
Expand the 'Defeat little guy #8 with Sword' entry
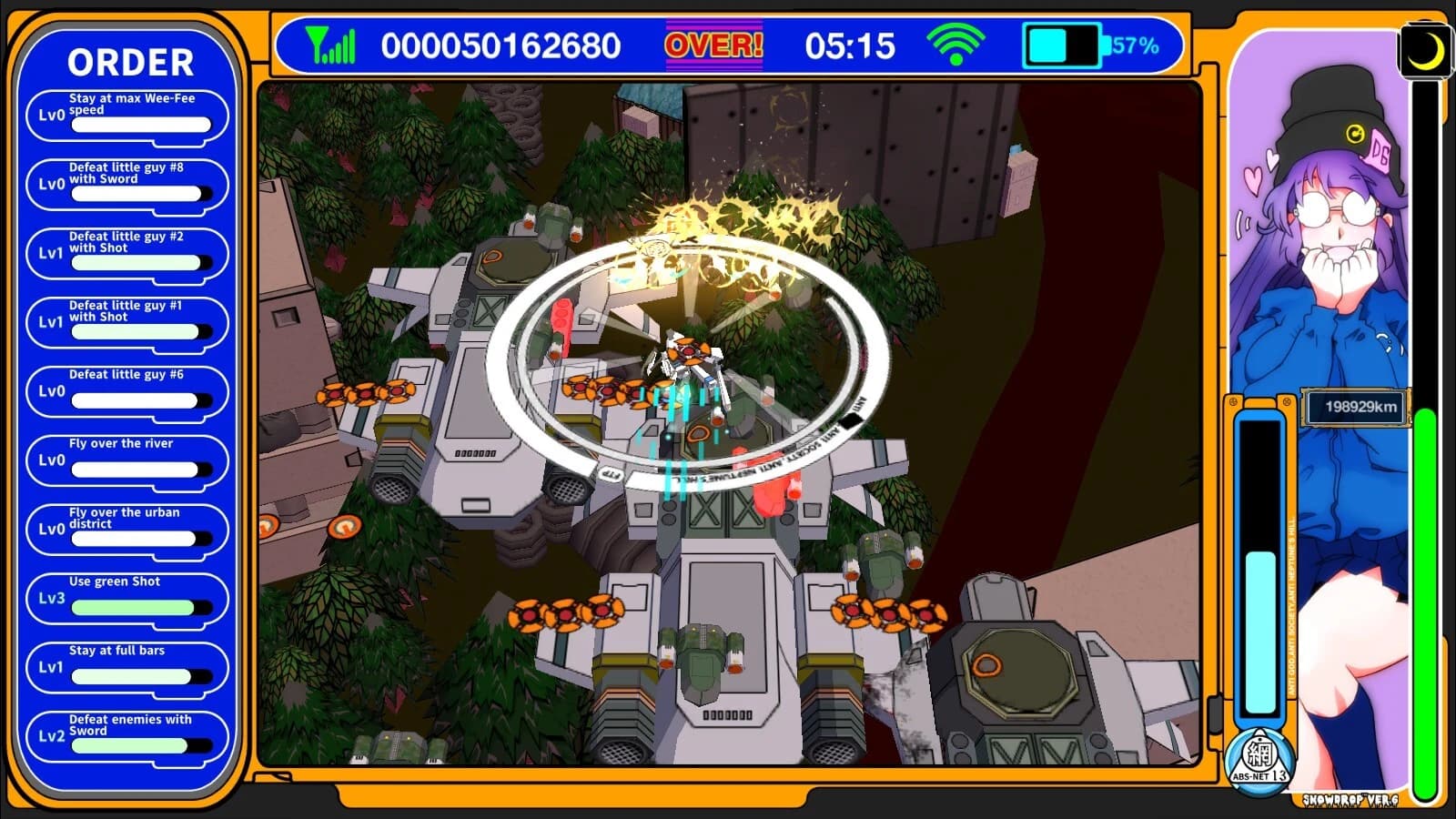point(127,181)
